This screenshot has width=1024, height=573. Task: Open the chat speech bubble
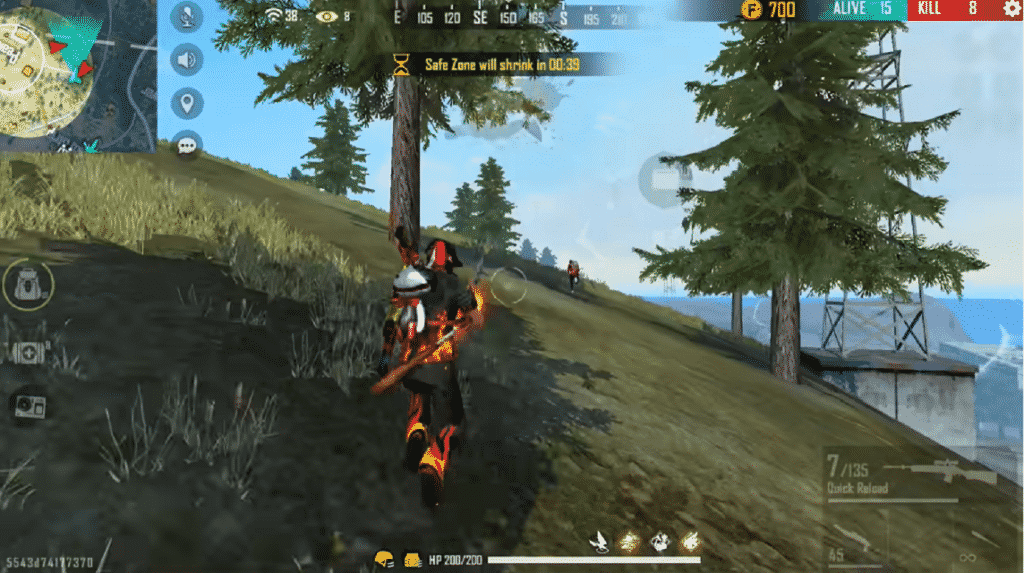[x=187, y=146]
